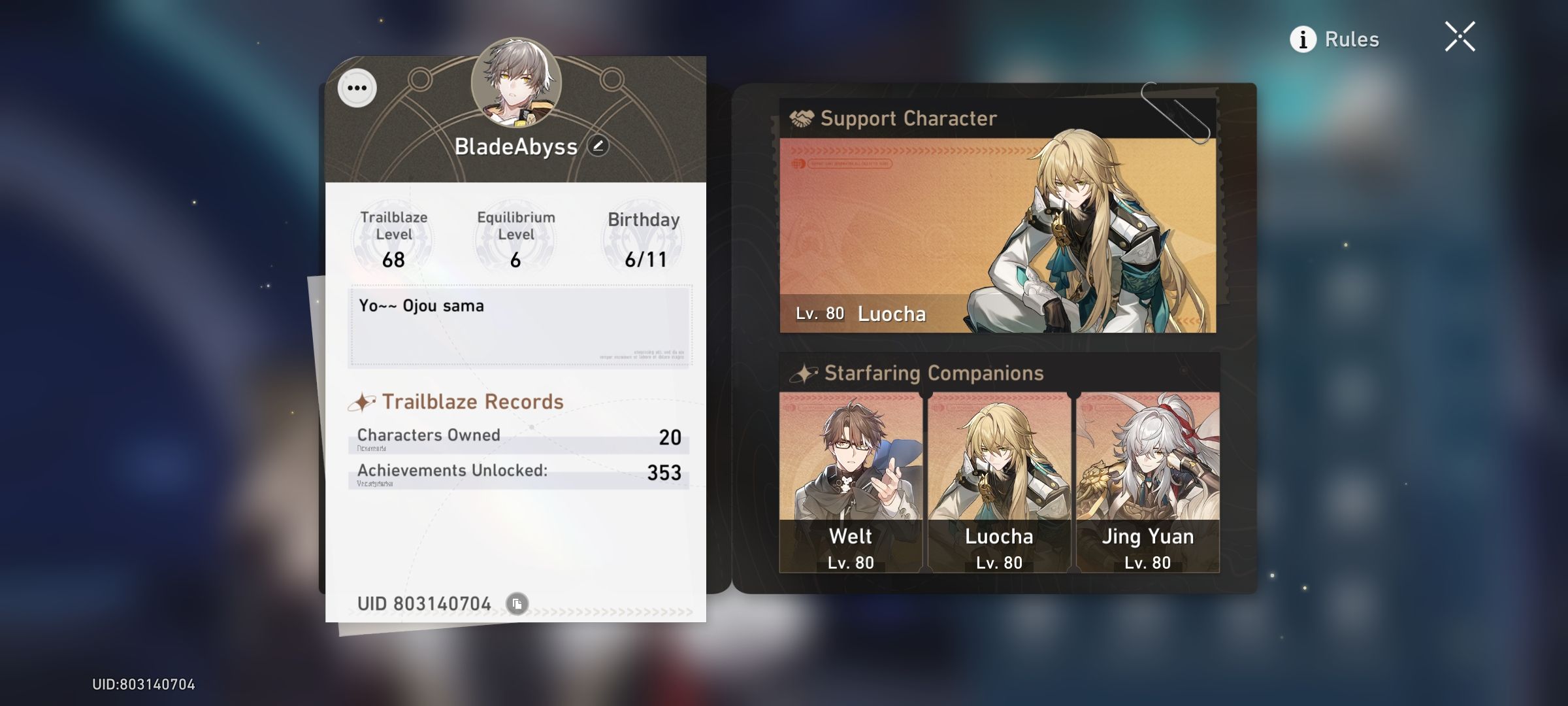Viewport: 1568px width, 706px height.
Task: Expand the Starfaring Companions section header
Action: pos(934,373)
